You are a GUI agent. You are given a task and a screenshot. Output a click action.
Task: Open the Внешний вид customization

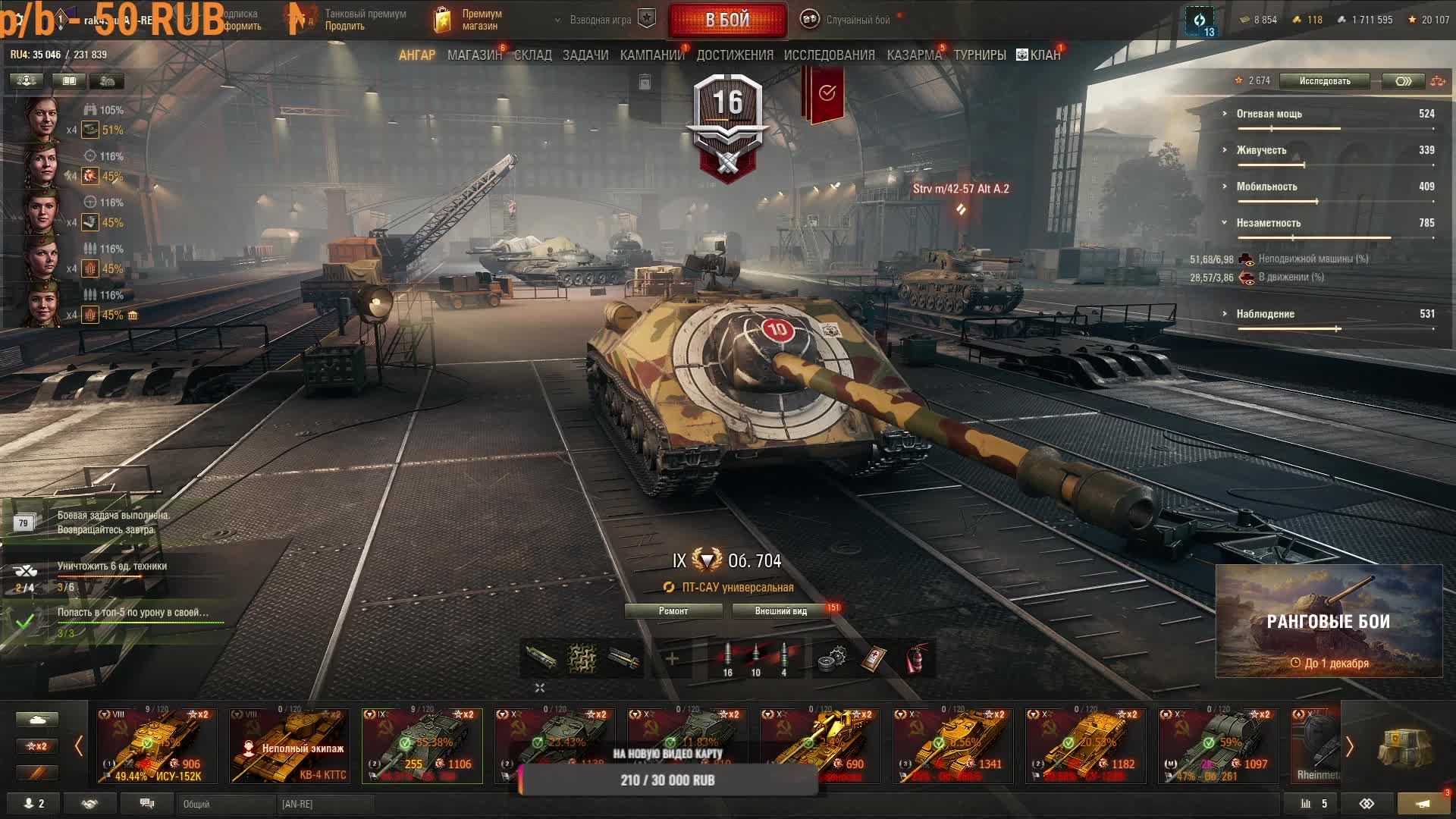click(x=780, y=611)
